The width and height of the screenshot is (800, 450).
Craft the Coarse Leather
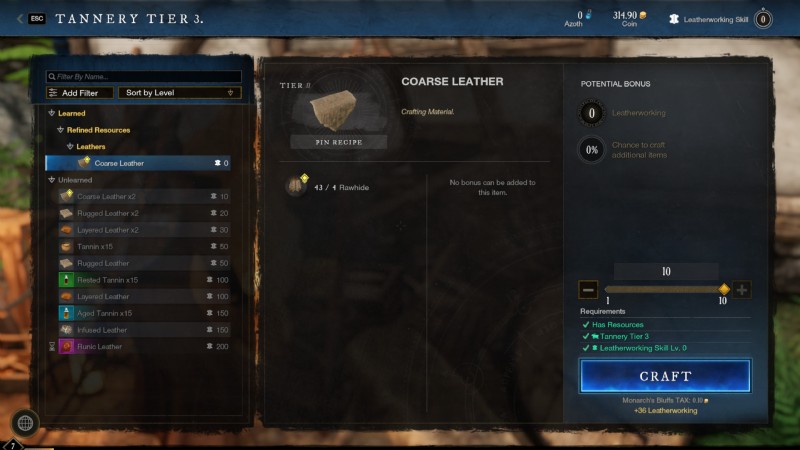665,376
